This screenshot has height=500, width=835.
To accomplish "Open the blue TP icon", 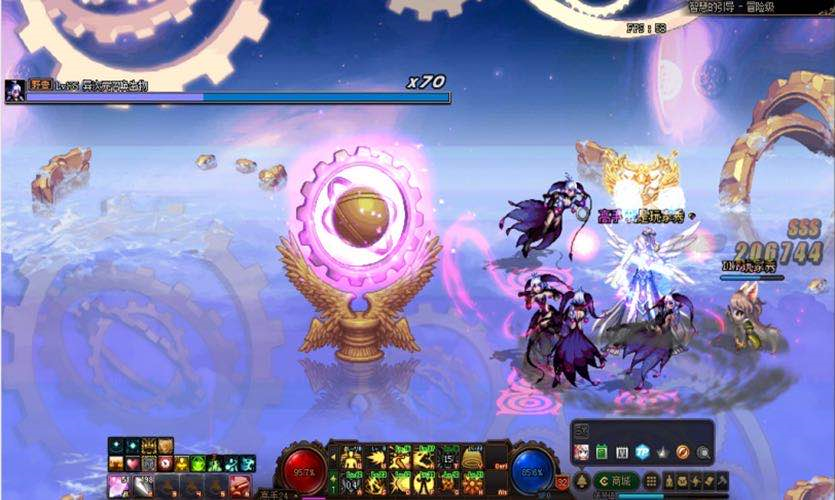I will pos(643,452).
